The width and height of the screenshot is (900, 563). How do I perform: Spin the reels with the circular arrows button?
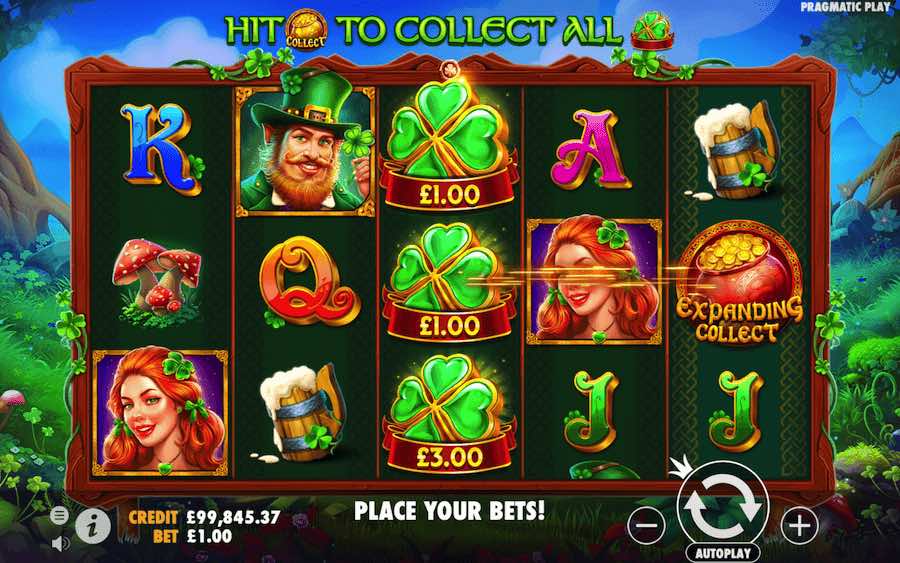[722, 506]
